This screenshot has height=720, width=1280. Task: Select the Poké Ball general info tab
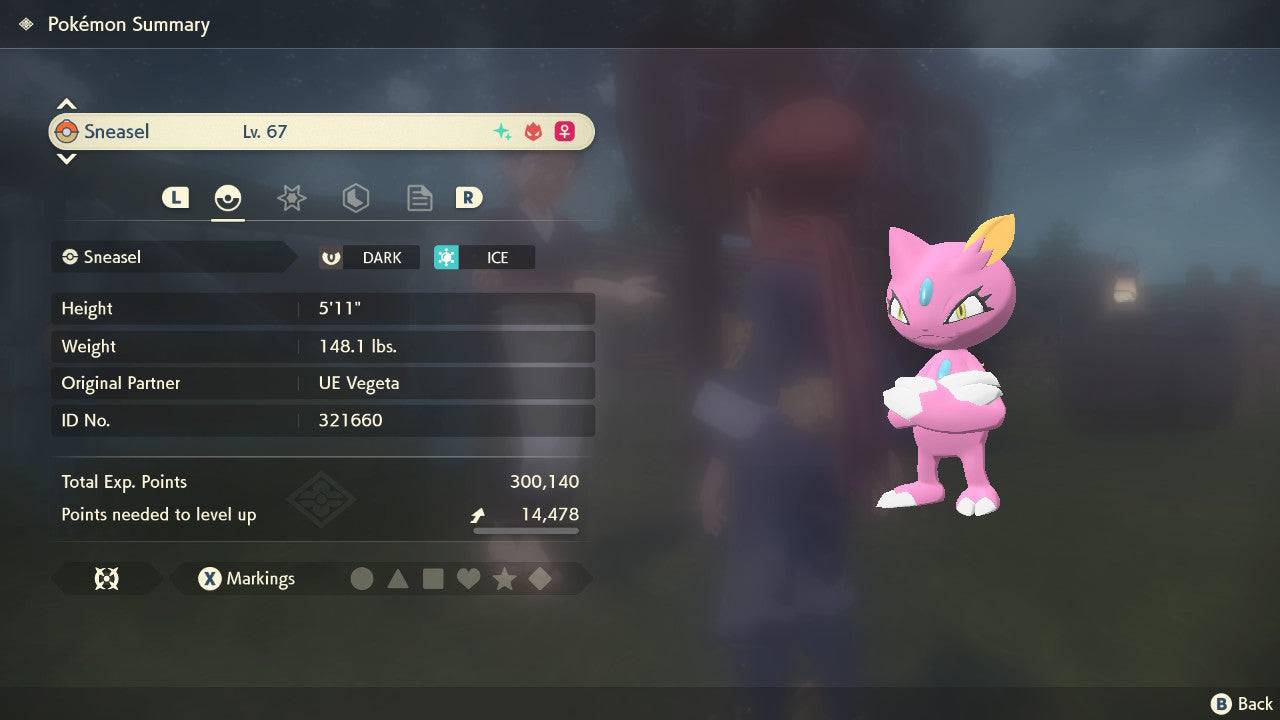pyautogui.click(x=228, y=198)
